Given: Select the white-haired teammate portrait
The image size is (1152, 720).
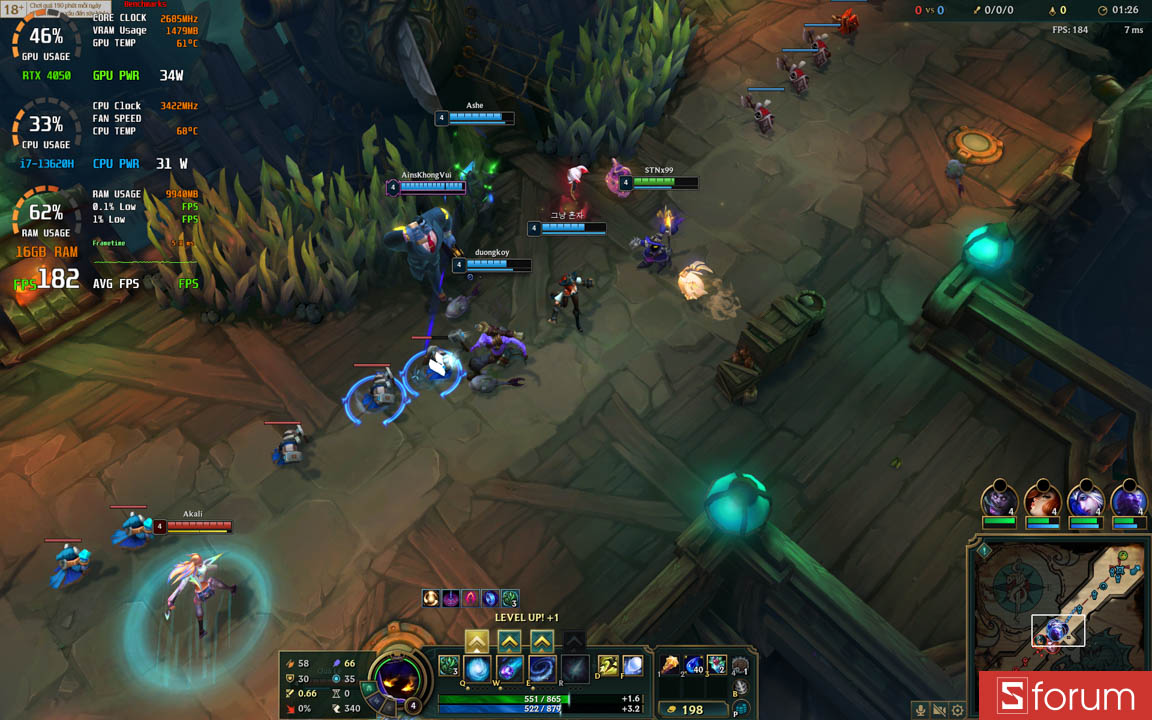Looking at the screenshot, I should click(1085, 498).
